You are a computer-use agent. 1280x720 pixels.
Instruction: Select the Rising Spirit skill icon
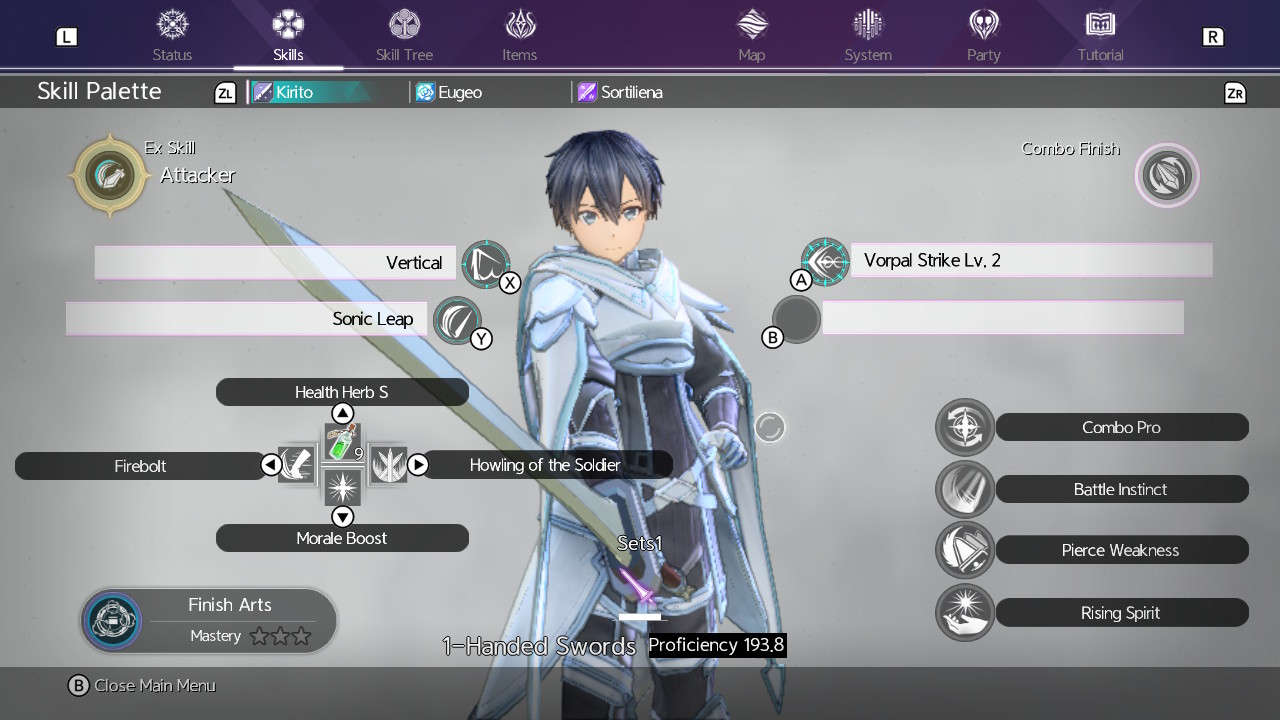tap(964, 612)
